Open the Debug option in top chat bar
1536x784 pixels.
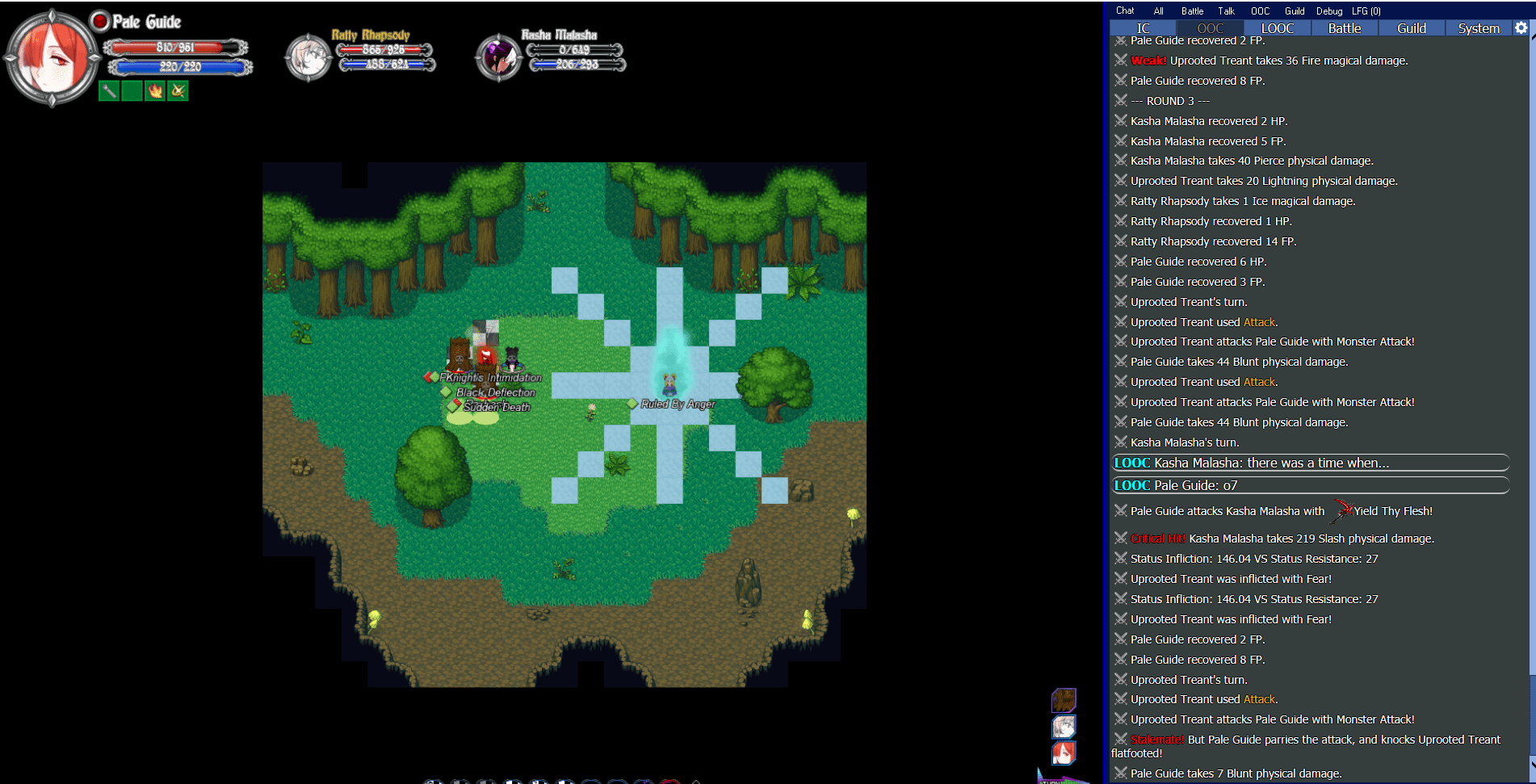tap(1328, 11)
